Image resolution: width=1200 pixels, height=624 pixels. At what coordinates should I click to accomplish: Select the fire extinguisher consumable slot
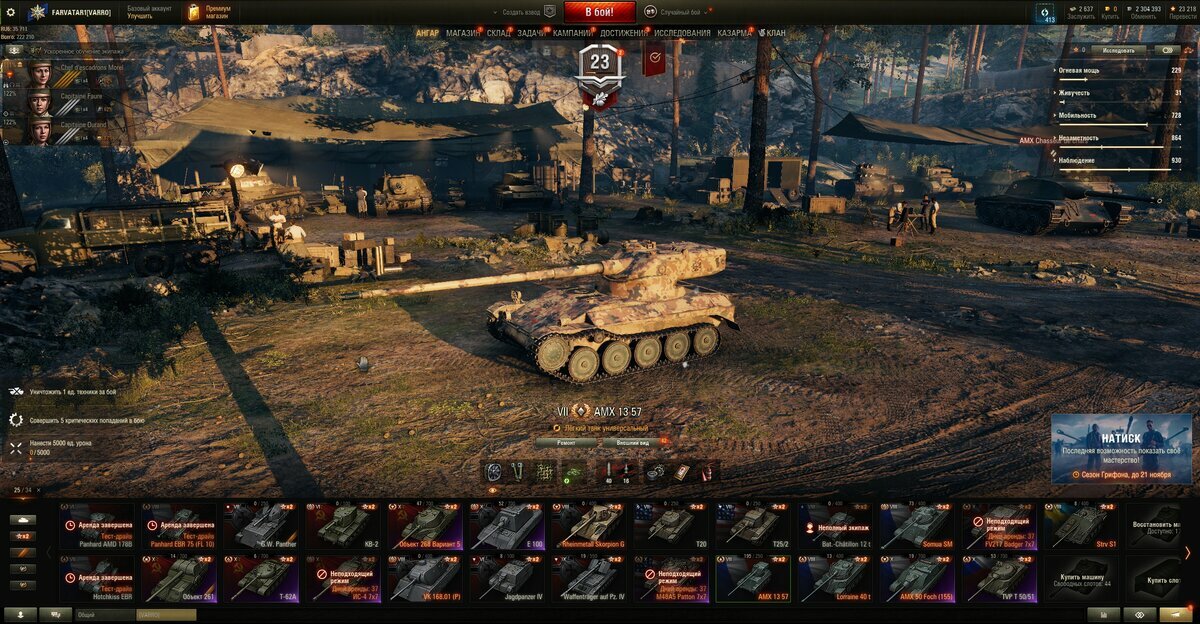click(x=706, y=472)
